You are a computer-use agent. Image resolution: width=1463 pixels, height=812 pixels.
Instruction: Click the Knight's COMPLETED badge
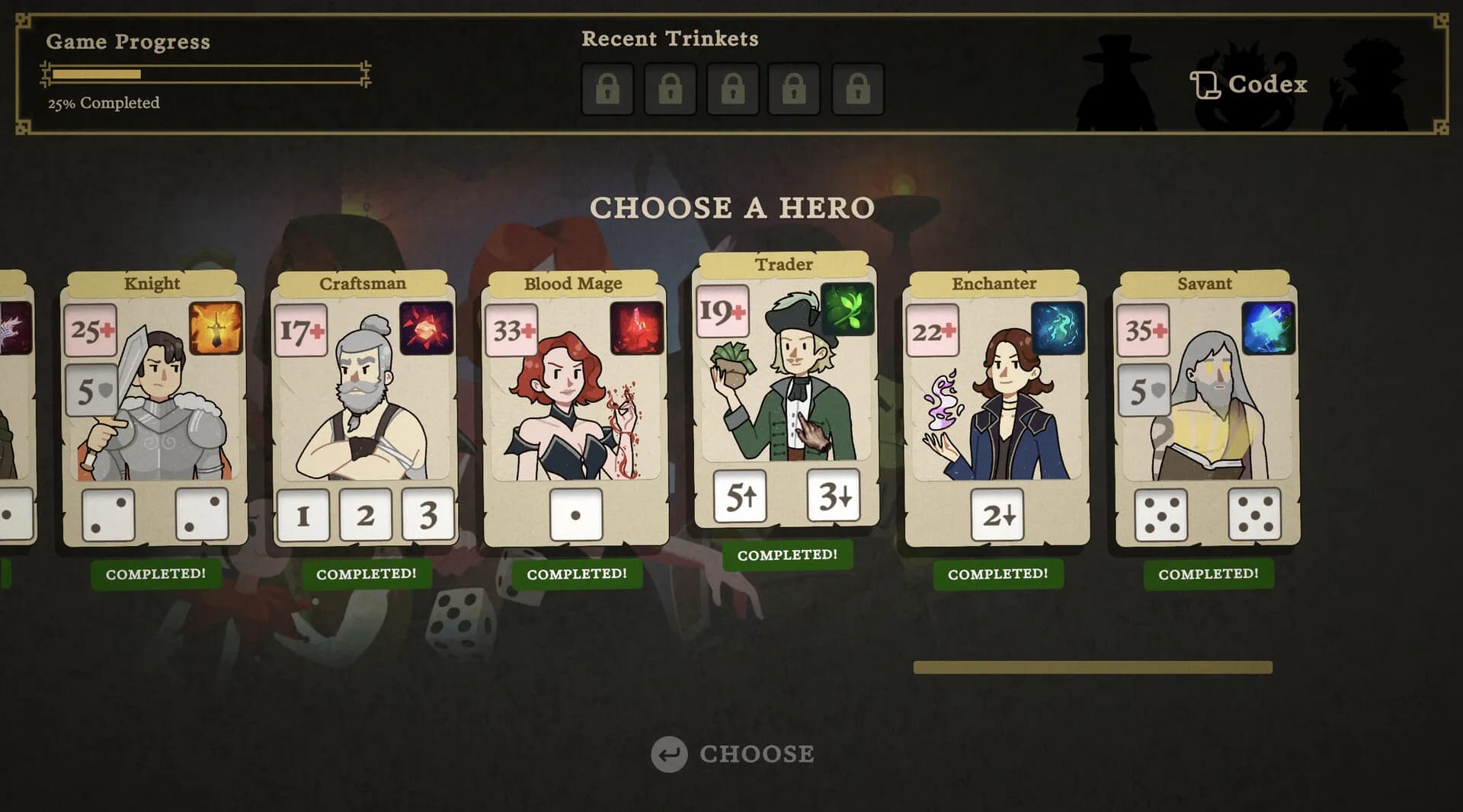(x=156, y=574)
